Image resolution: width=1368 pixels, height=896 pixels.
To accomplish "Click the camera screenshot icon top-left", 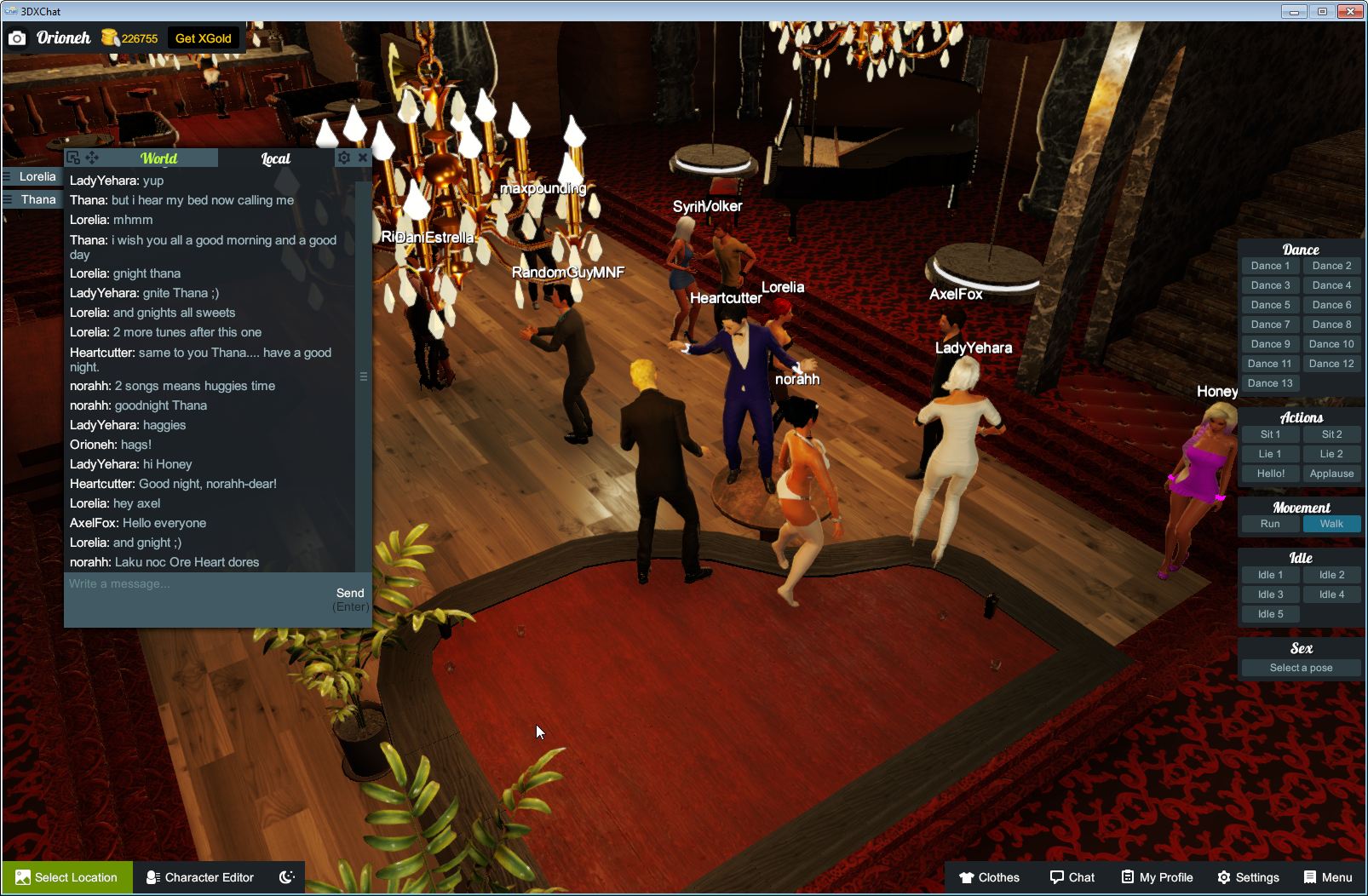I will click(17, 37).
